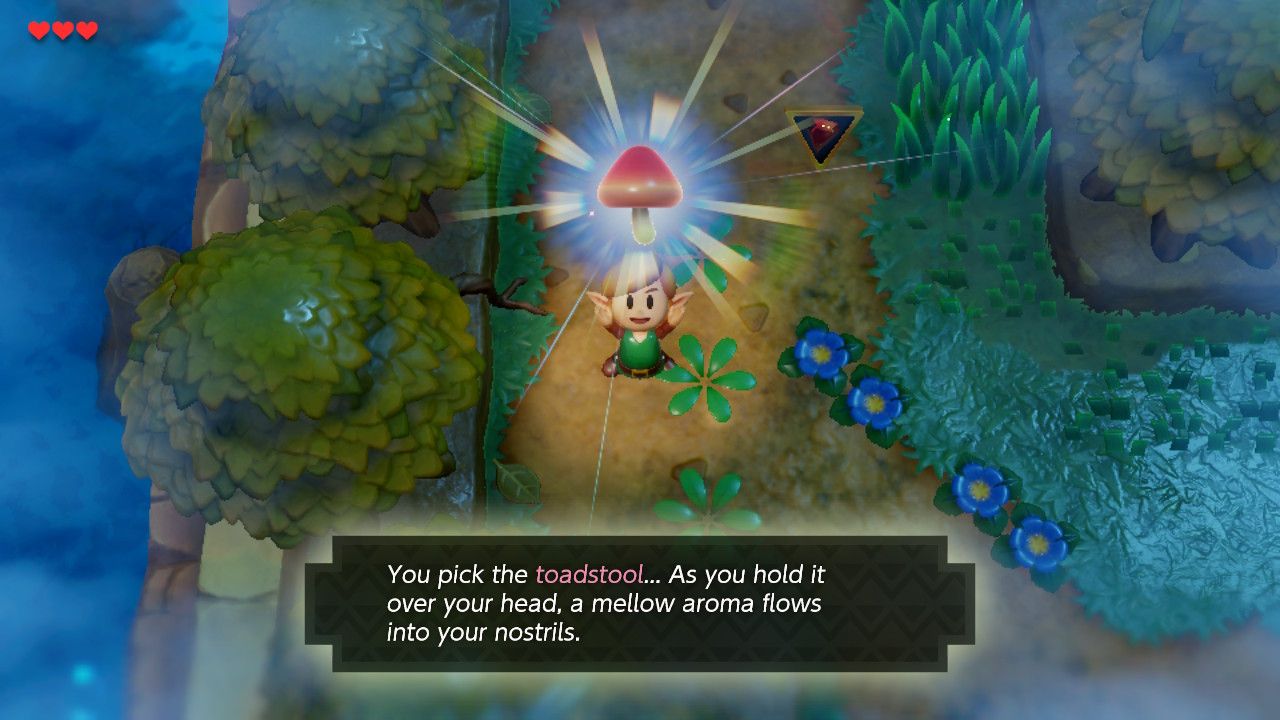Select the second heart icon
1280x720 pixels.
pos(62,30)
